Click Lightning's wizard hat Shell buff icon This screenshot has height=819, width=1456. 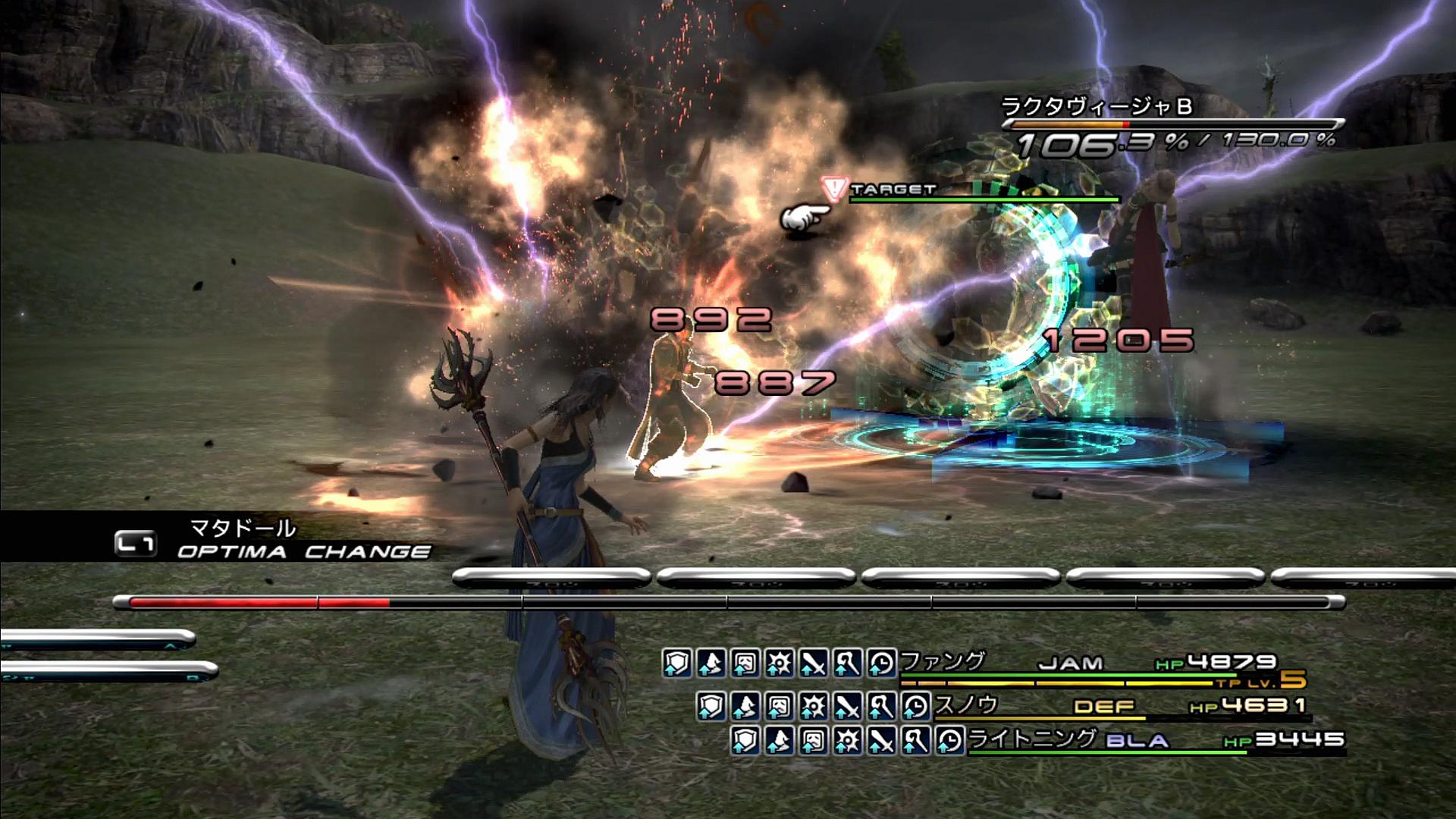779,740
